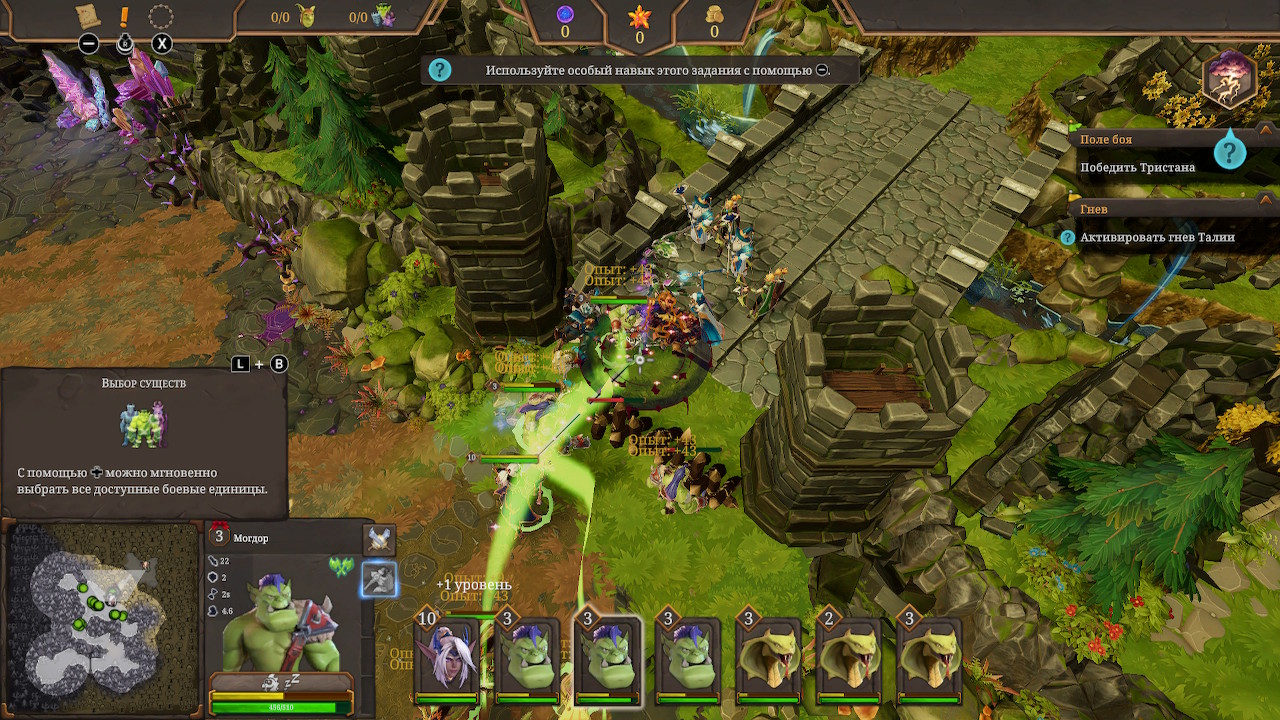This screenshot has width=1280, height=720.
Task: Select the empty dotted circle slot
Action: tap(161, 16)
